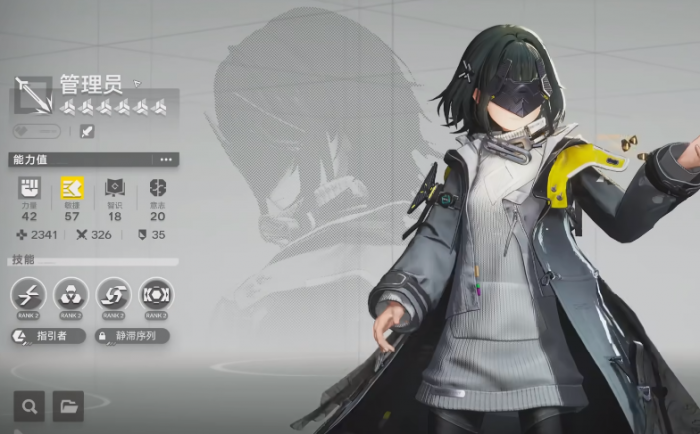Viewport: 700px width, 434px height.
Task: Open the 能力值 three-dot details button
Action: click(166, 160)
